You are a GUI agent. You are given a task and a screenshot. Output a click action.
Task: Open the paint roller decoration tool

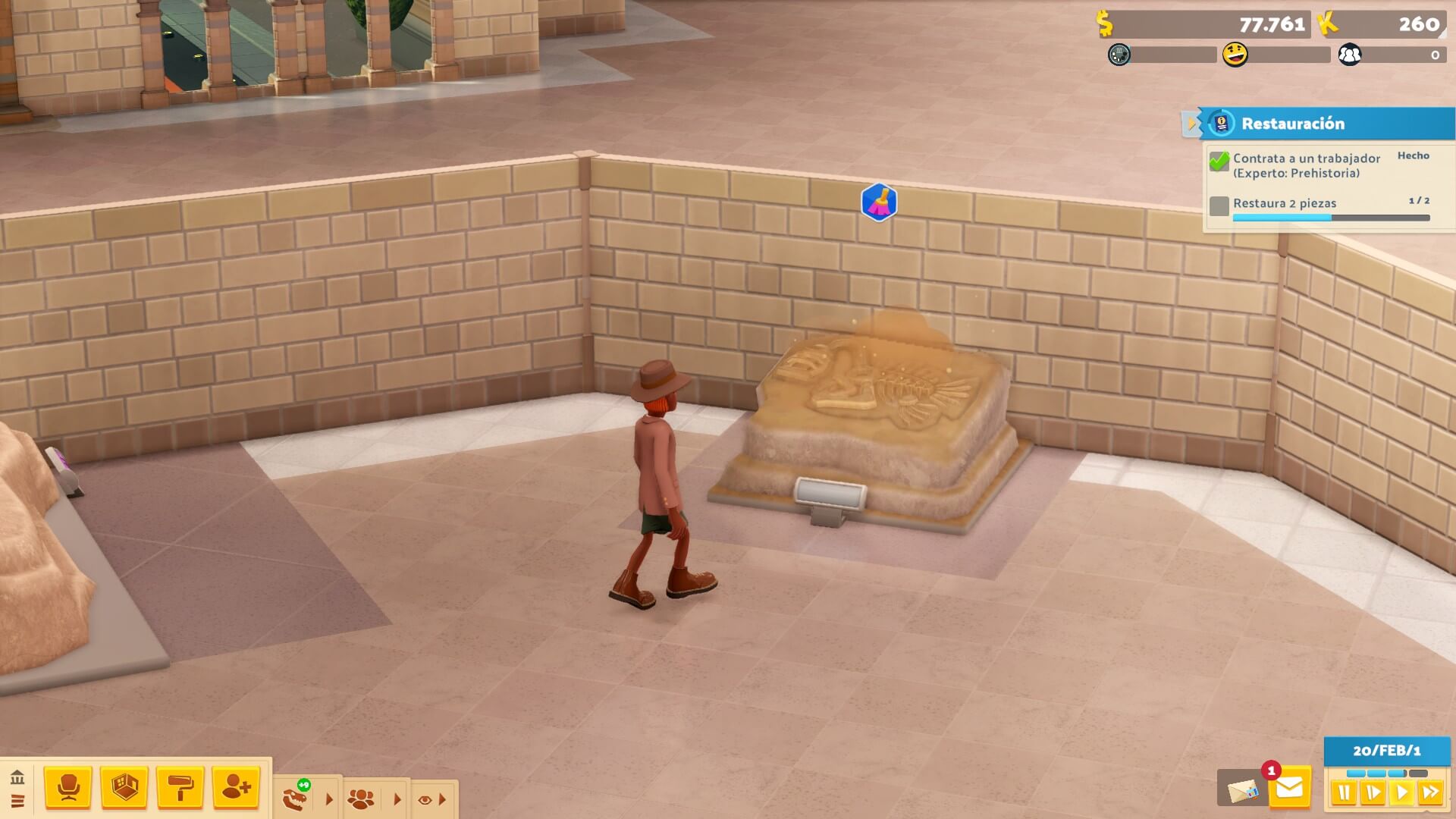tap(180, 788)
